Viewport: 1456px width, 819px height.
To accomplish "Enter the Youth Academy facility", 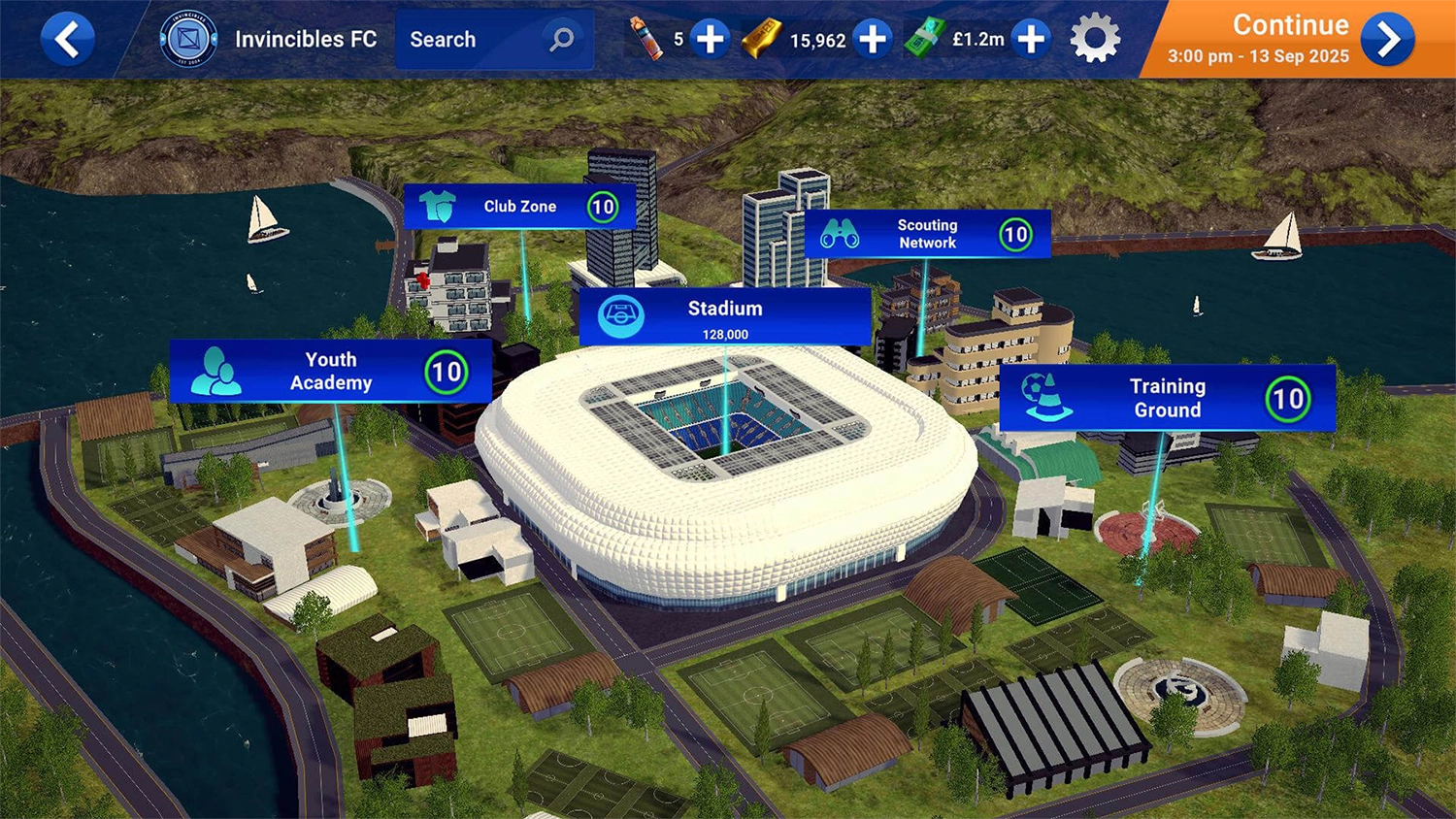I will [330, 372].
